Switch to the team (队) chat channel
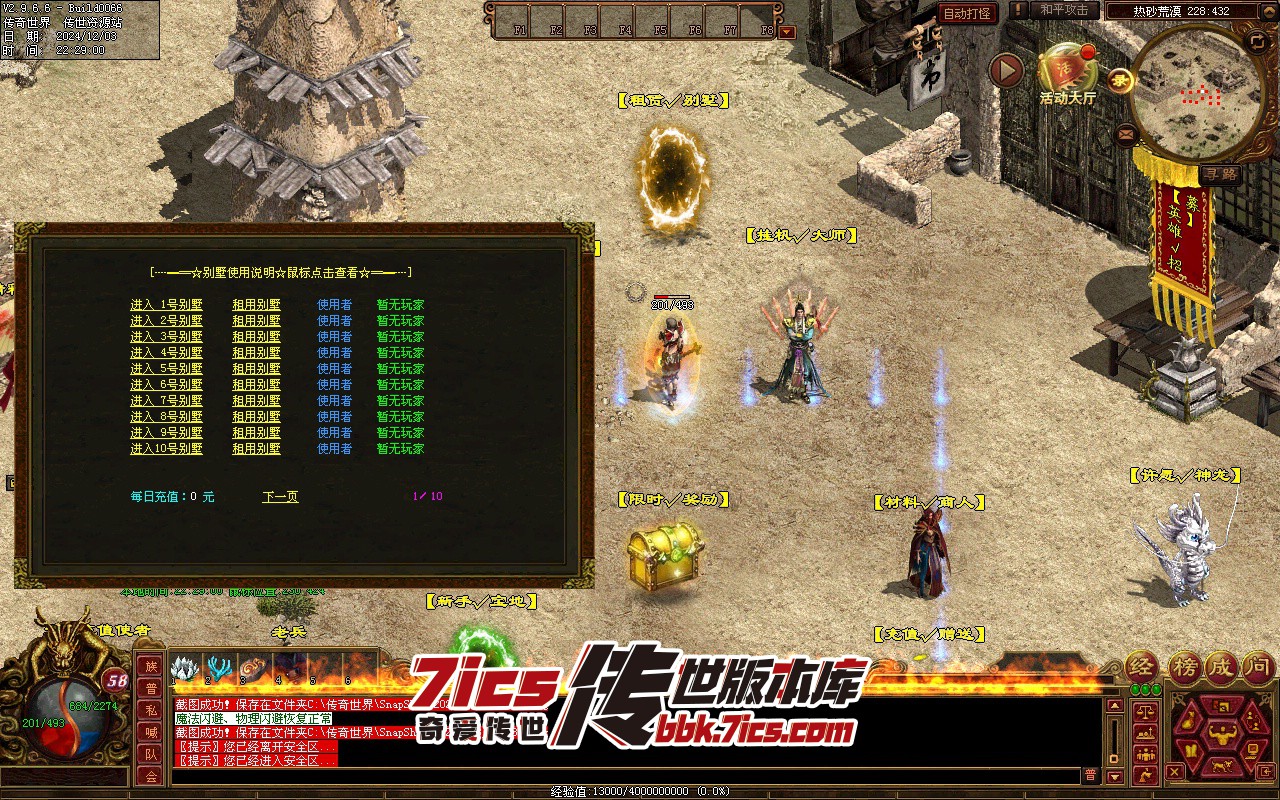This screenshot has width=1280, height=800. point(151,754)
